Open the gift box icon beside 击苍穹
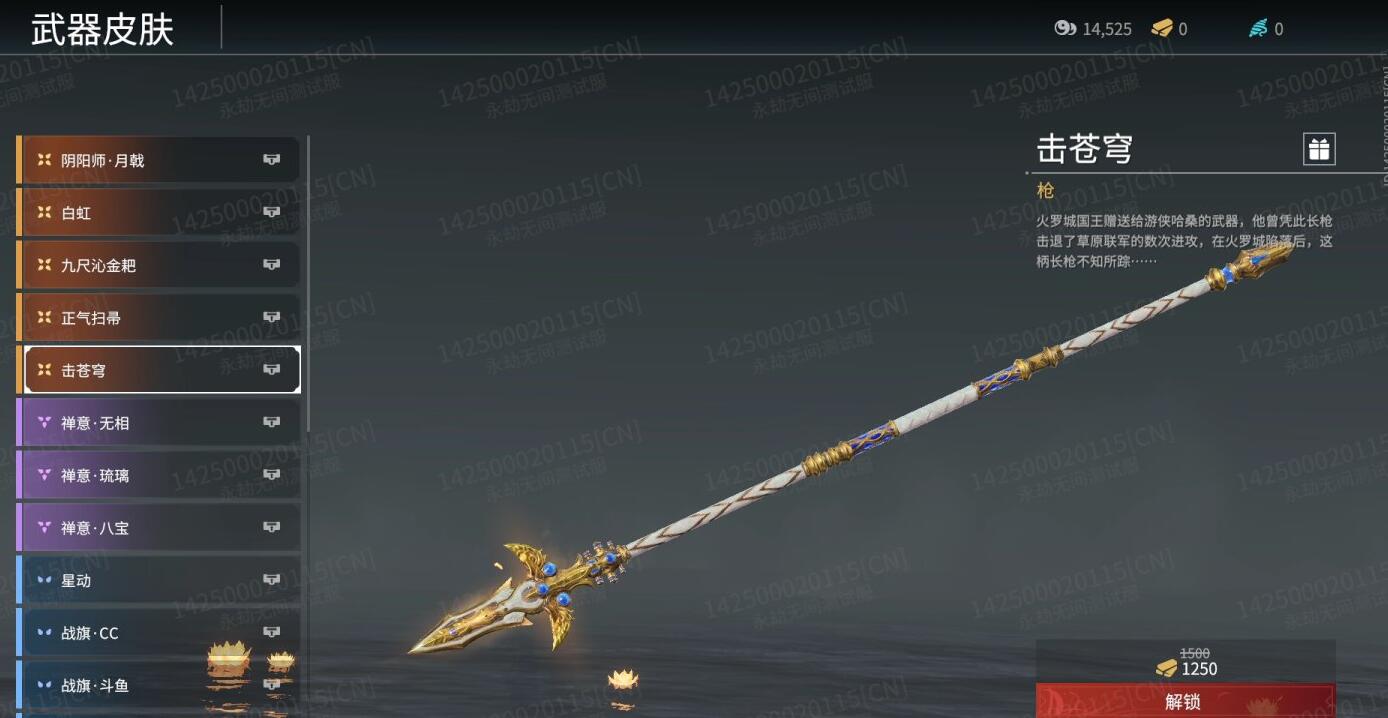Screen dimensions: 1388x718 [x=1319, y=150]
